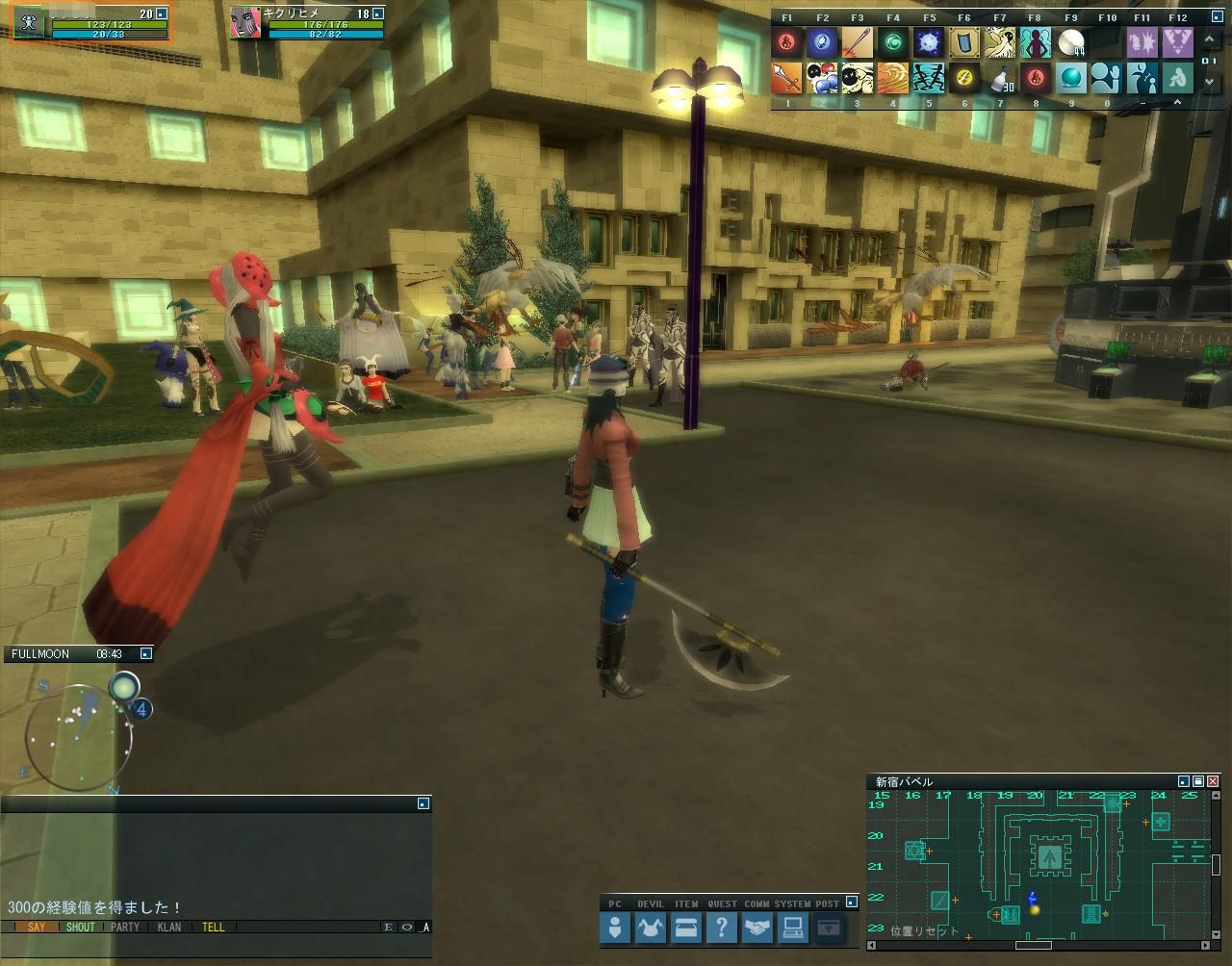Image resolution: width=1232 pixels, height=966 pixels.
Task: Activate the blue shield skill
Action: pyautogui.click(x=963, y=42)
